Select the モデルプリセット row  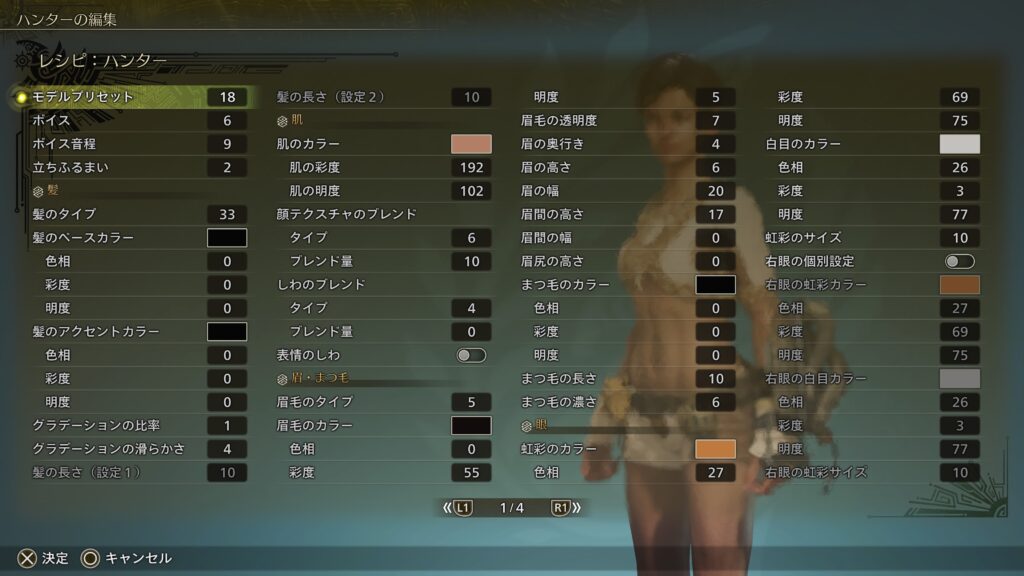[x=130, y=97]
